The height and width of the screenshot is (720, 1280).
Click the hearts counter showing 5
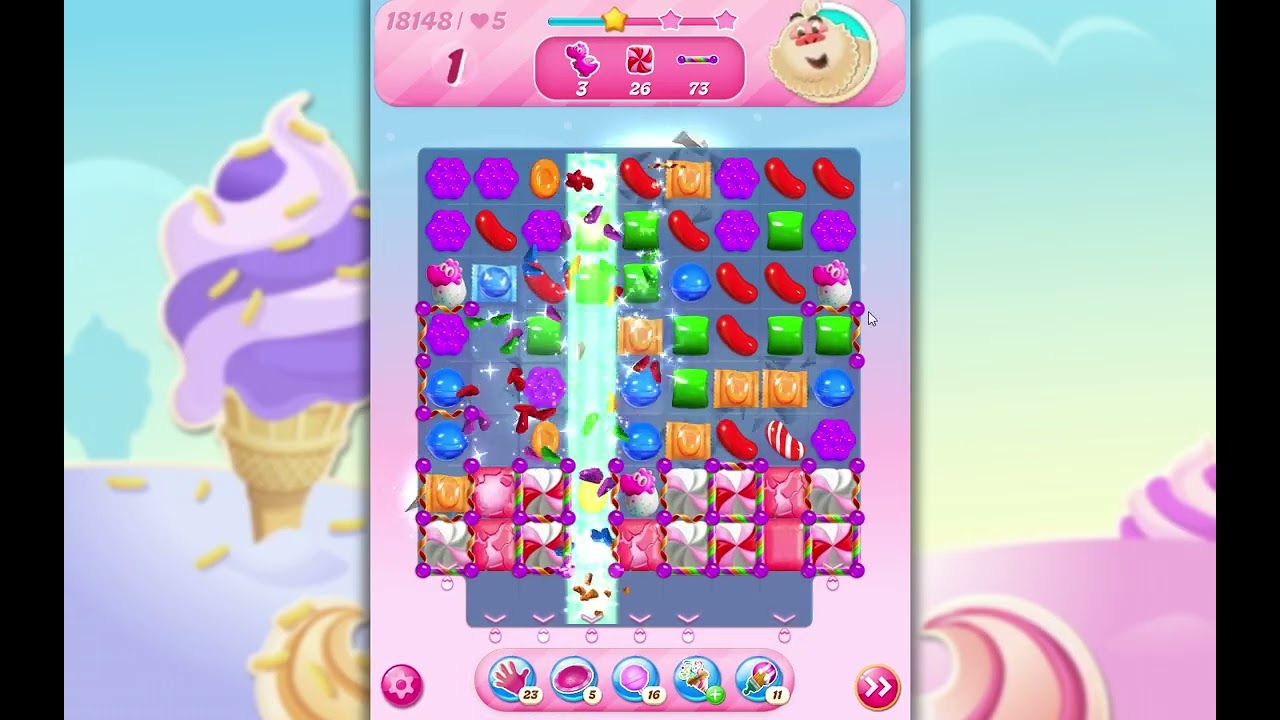(486, 20)
